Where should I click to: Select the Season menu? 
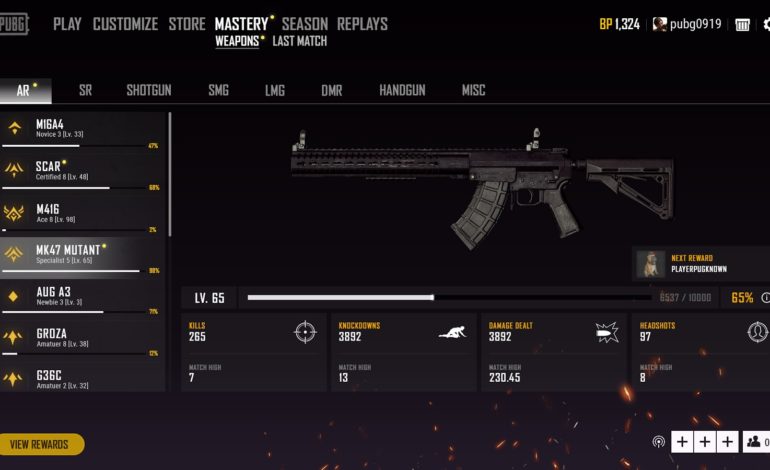click(304, 24)
